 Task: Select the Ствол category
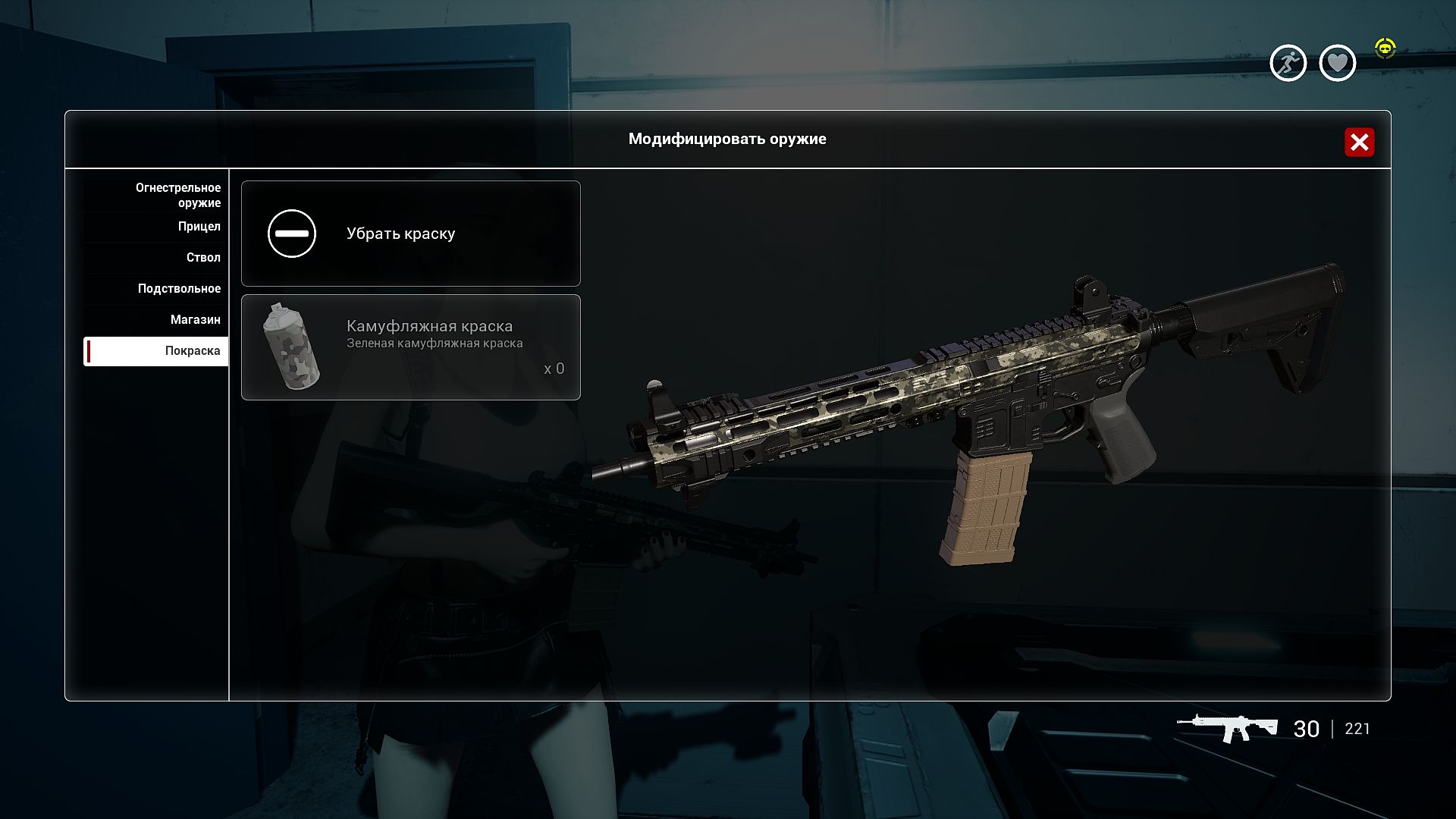click(x=203, y=258)
